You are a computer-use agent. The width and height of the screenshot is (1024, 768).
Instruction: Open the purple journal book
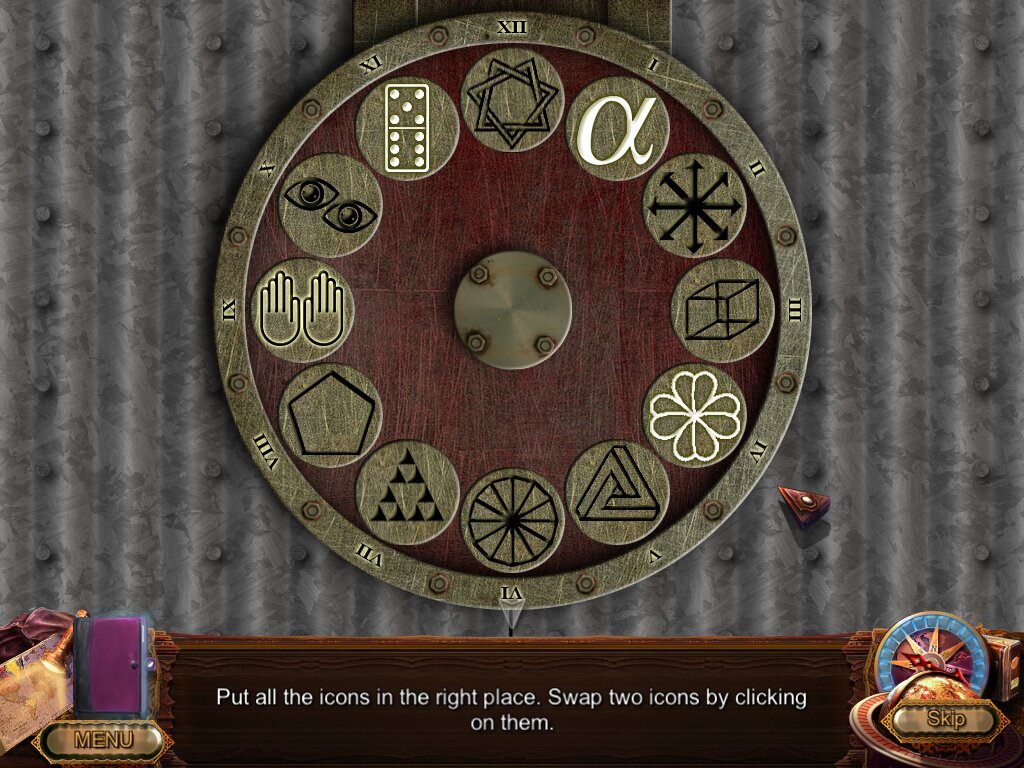click(111, 666)
